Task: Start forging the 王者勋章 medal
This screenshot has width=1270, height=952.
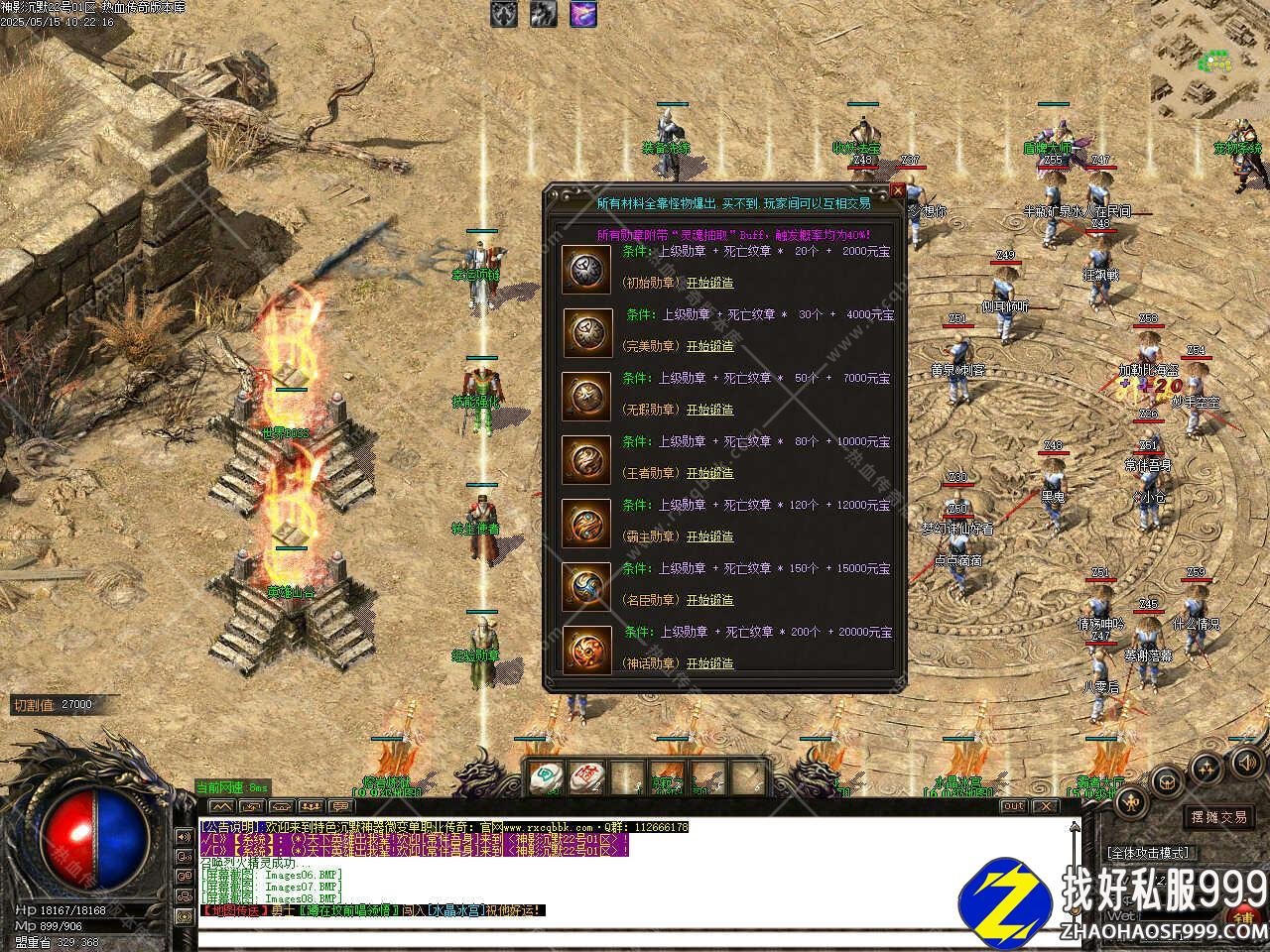Action: [x=710, y=473]
